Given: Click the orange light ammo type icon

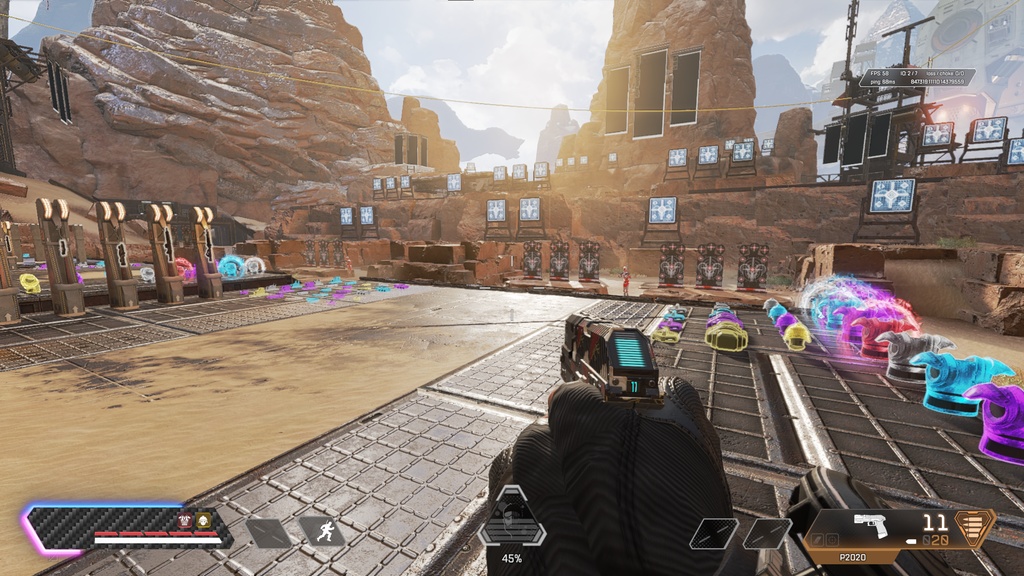Looking at the screenshot, I should tap(976, 527).
